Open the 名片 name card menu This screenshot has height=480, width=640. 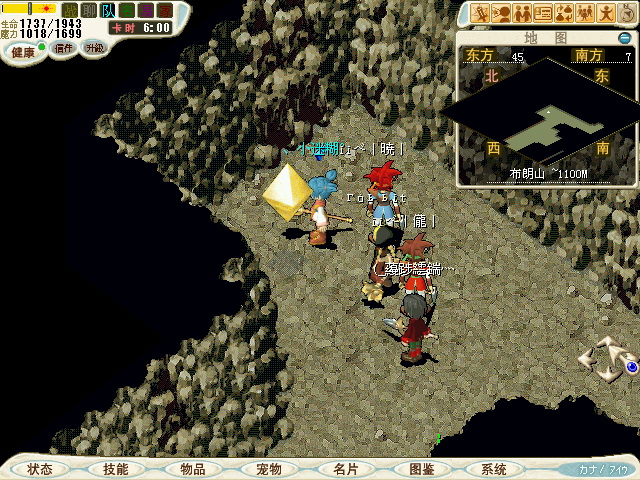346,469
